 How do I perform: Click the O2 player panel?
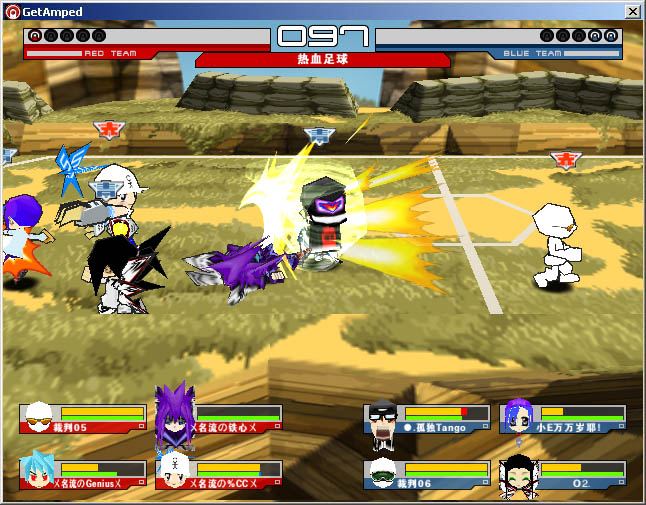[563, 475]
